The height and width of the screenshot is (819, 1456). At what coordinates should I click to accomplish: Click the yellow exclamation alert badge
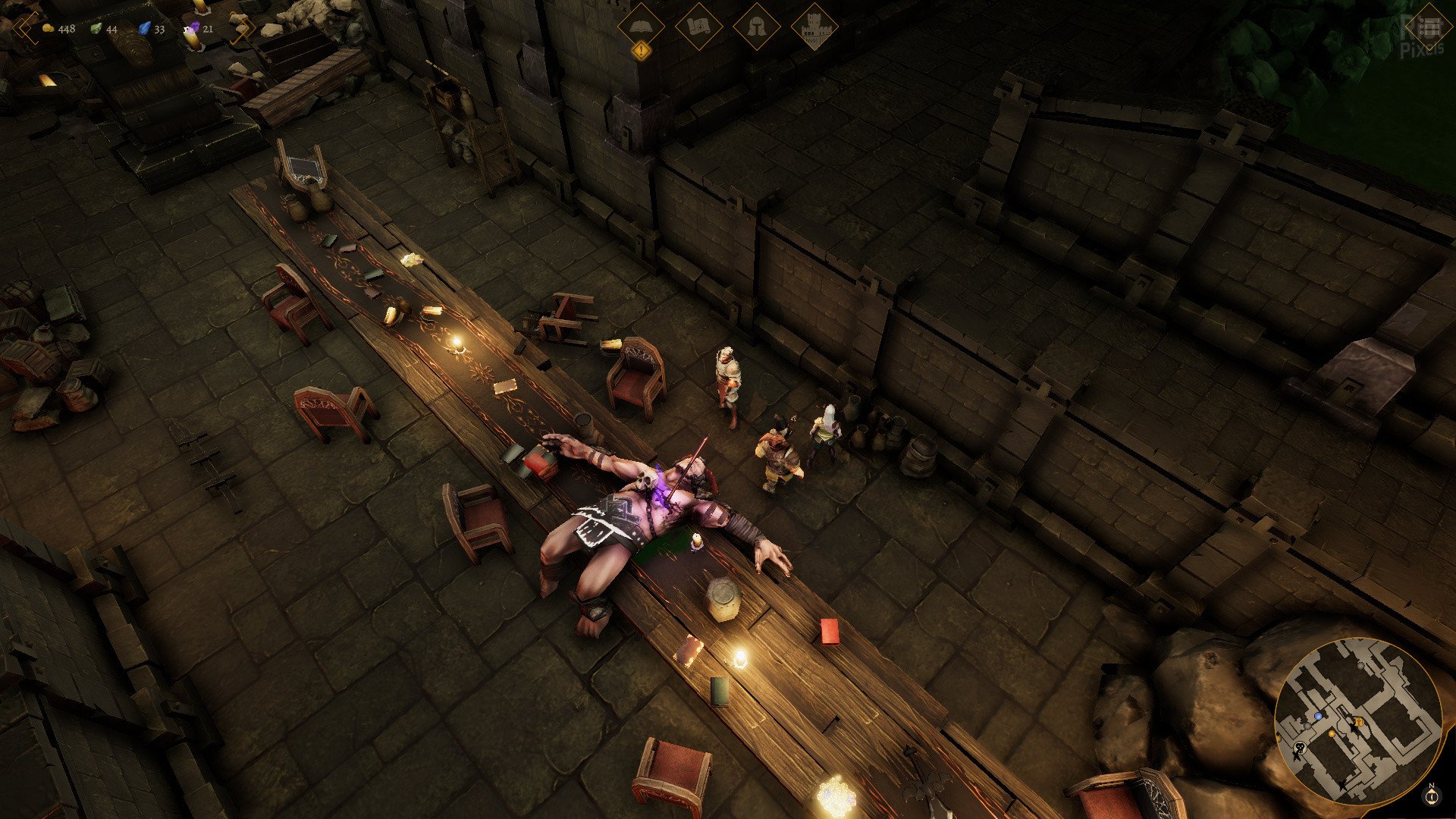point(642,52)
